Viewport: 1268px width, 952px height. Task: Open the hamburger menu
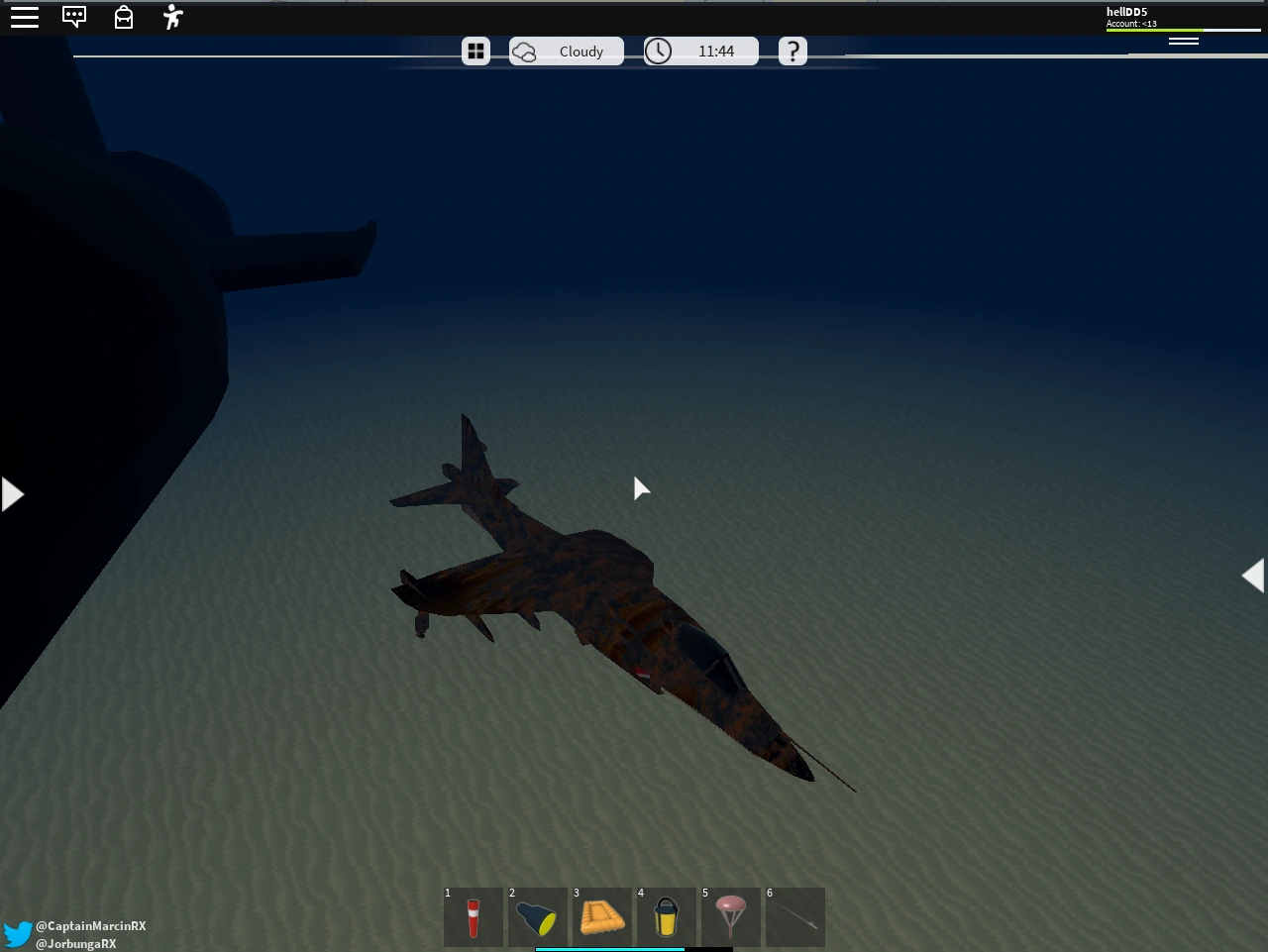[25, 16]
